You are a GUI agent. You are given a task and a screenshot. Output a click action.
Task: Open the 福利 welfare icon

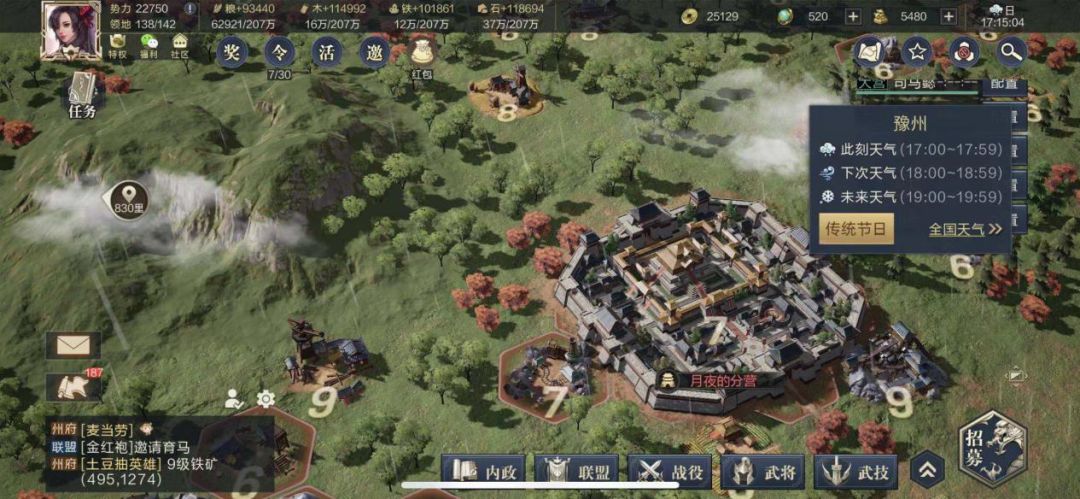[149, 44]
